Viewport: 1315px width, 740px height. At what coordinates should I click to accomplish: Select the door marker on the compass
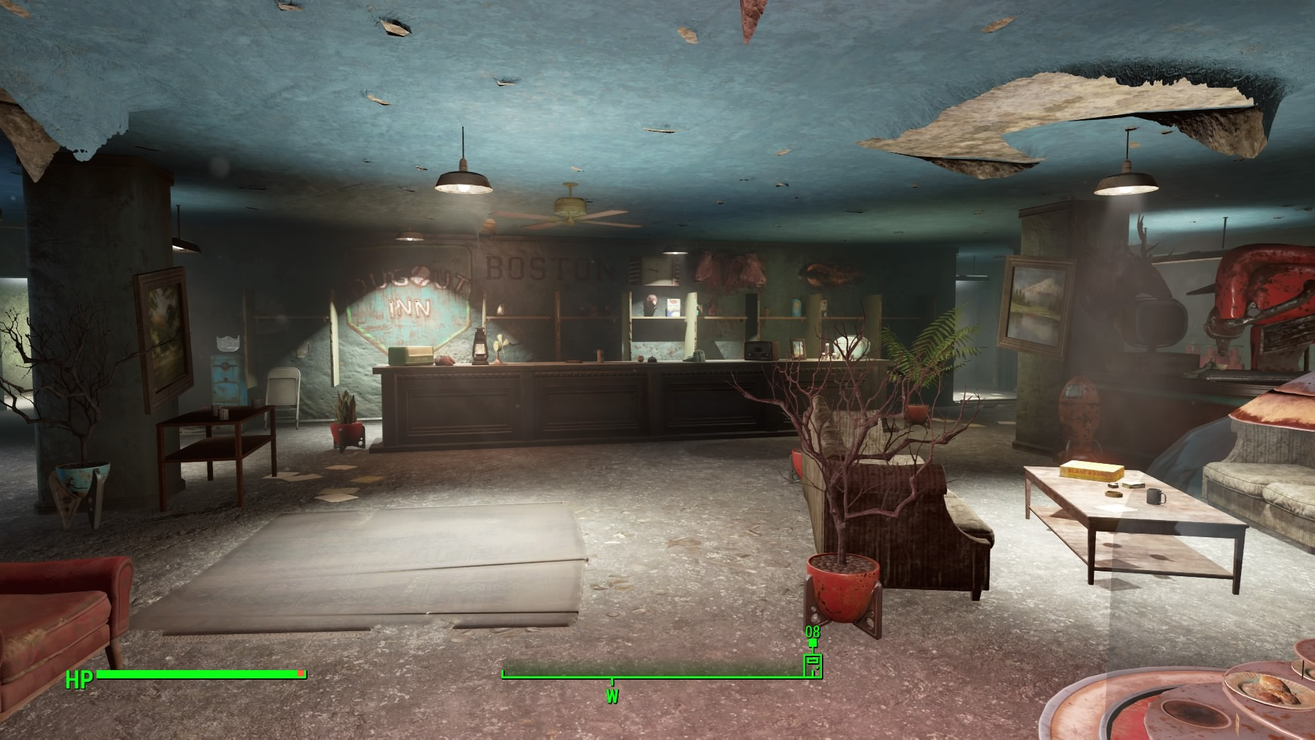813,664
